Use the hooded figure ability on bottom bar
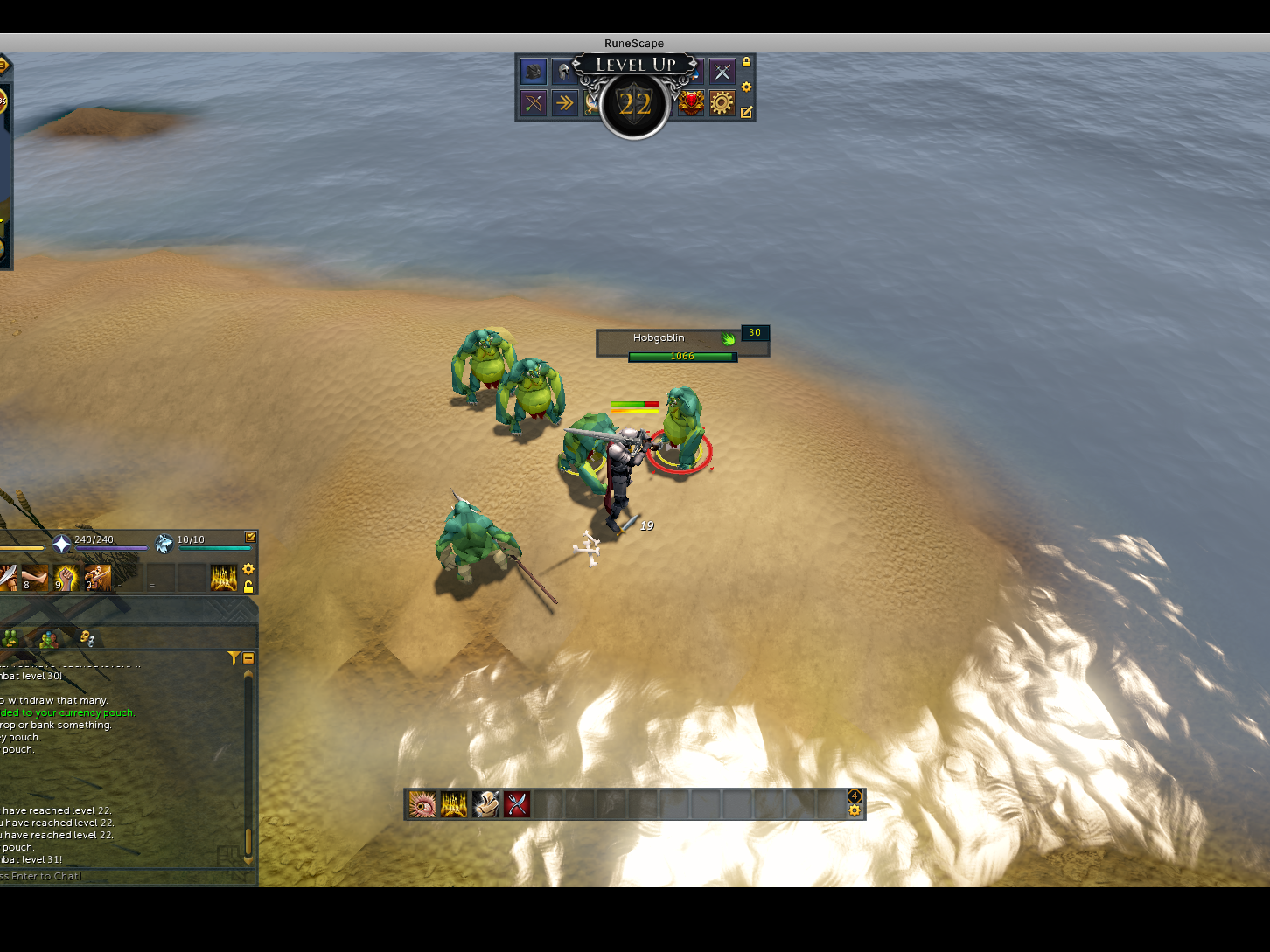1270x952 pixels. (x=485, y=804)
